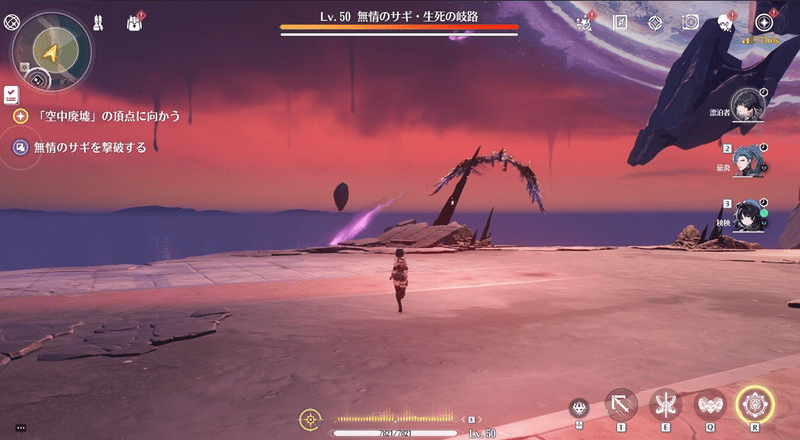Open the backpack inventory icon
This screenshot has width=800, height=440.
point(134,21)
